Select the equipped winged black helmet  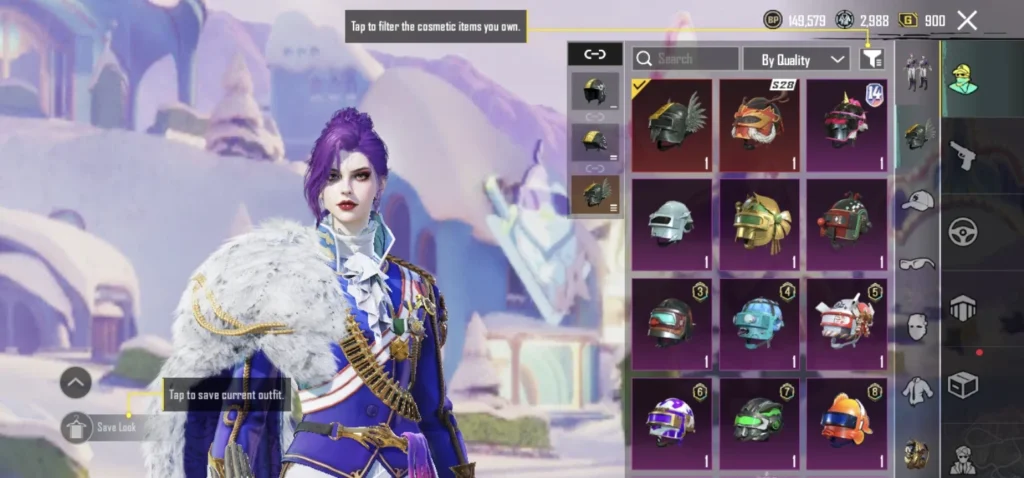(672, 125)
